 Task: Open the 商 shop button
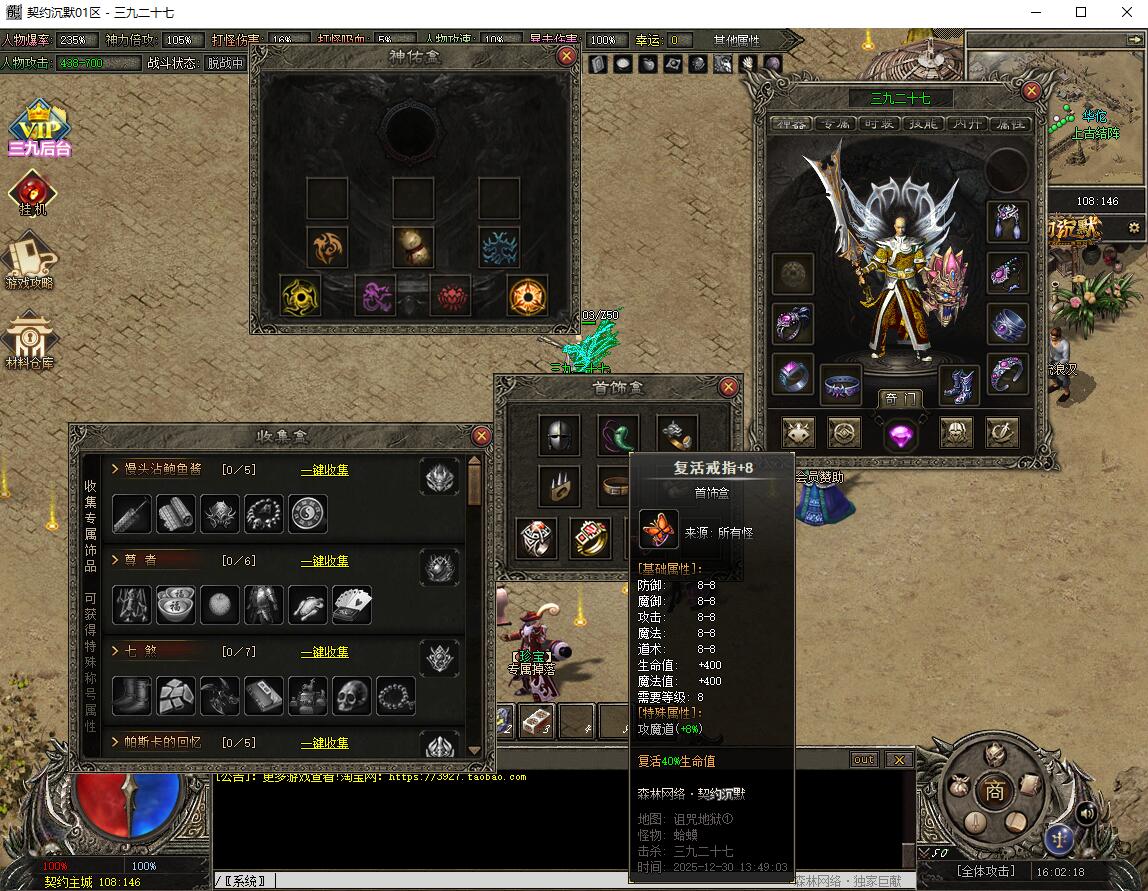(x=994, y=790)
